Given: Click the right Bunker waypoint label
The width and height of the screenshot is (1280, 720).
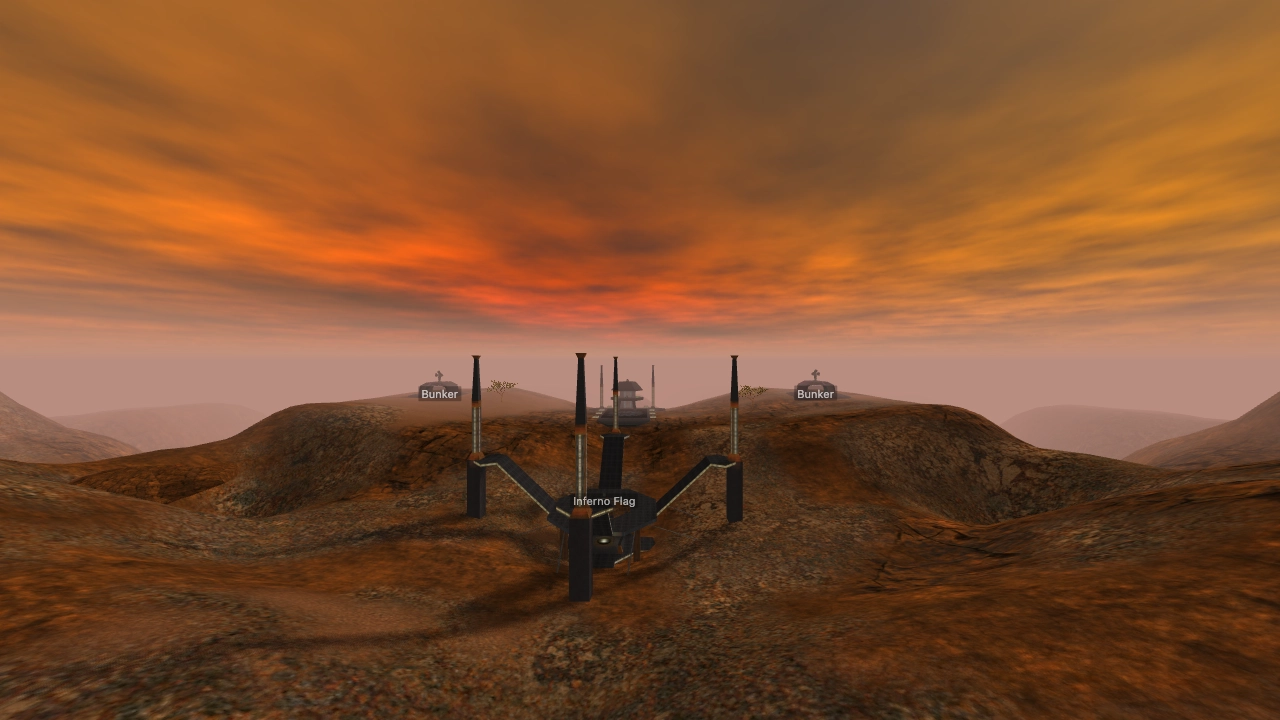Looking at the screenshot, I should point(815,394).
